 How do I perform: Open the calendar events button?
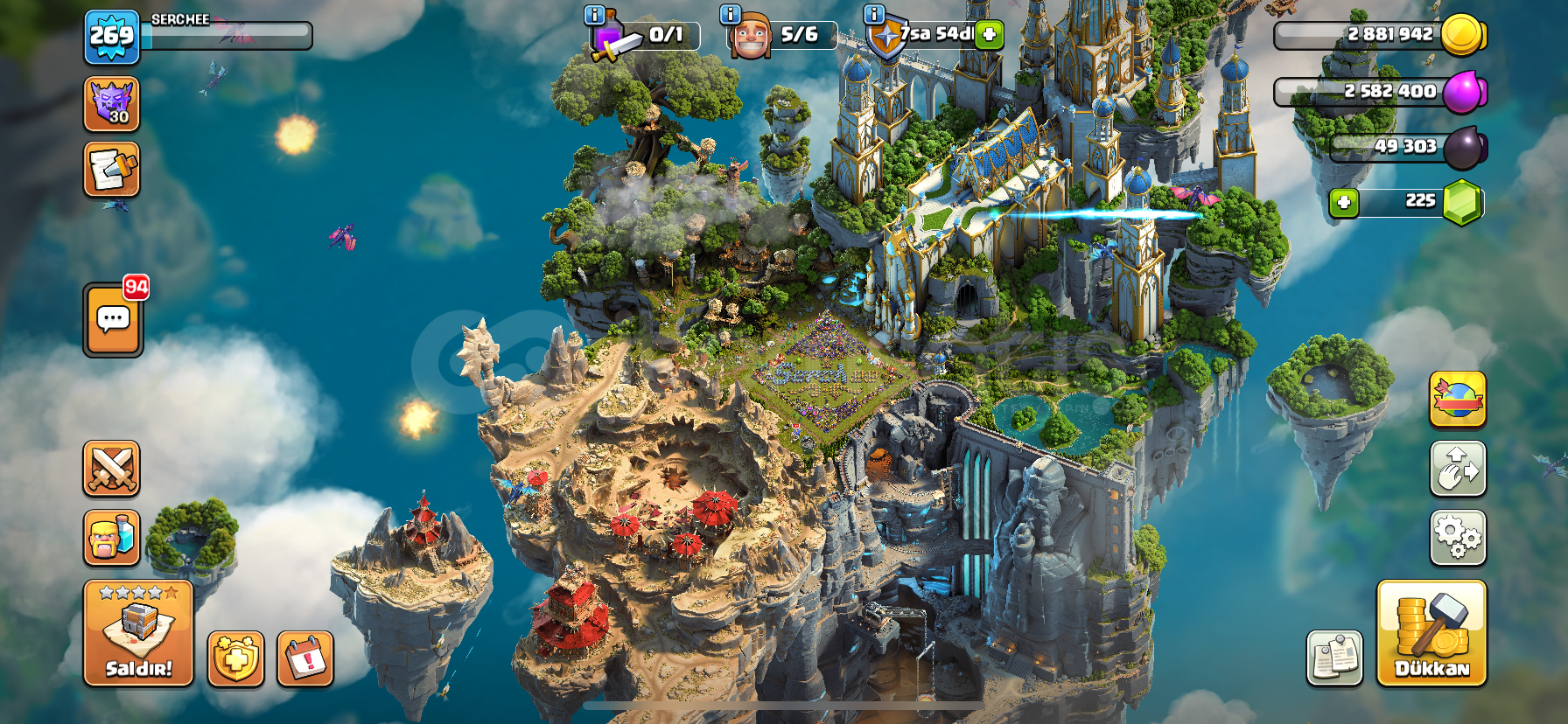[305, 658]
